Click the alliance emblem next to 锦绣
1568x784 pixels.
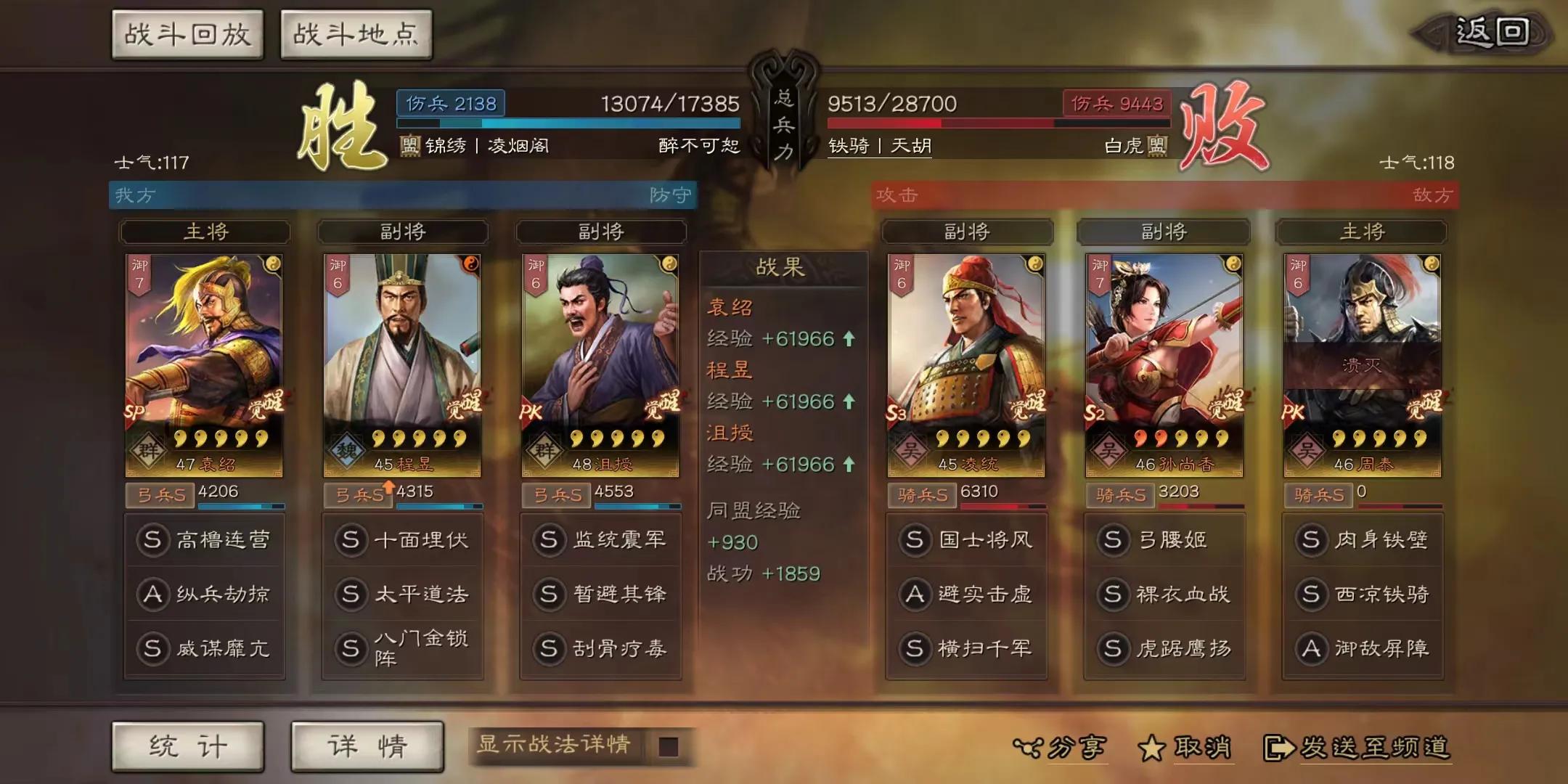click(x=412, y=145)
